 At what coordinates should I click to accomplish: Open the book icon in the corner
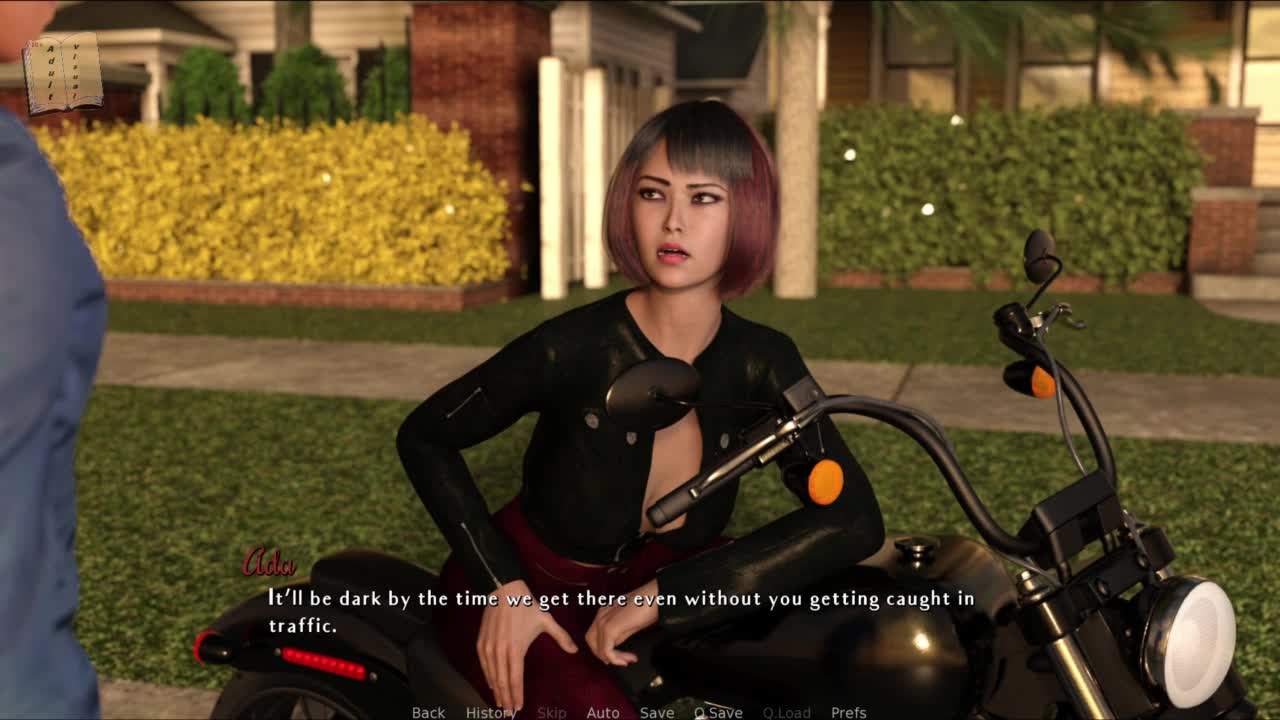point(62,73)
